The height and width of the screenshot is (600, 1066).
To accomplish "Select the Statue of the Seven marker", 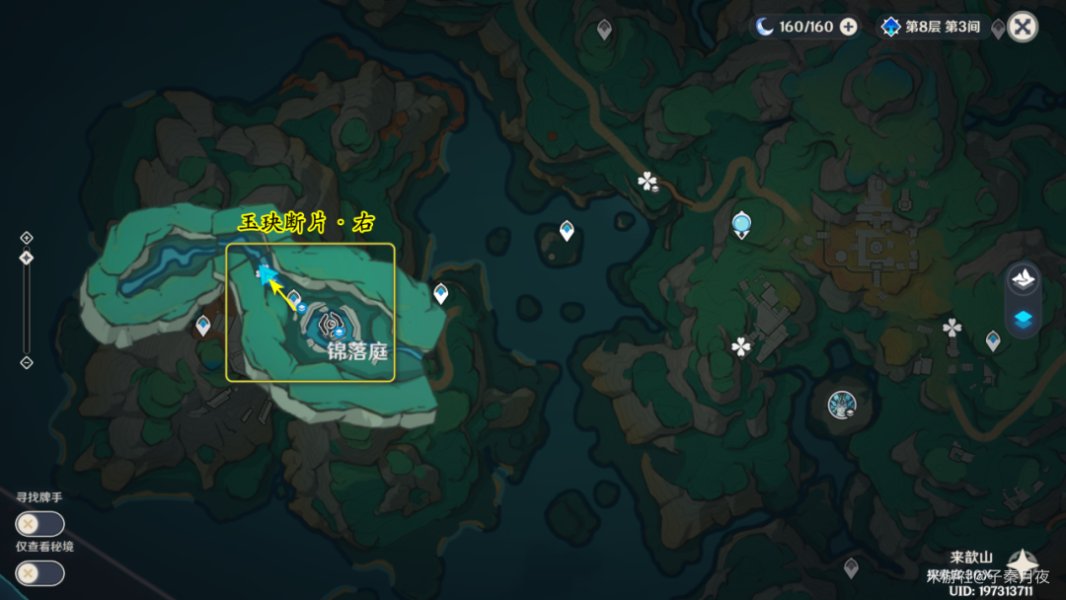I will 842,405.
